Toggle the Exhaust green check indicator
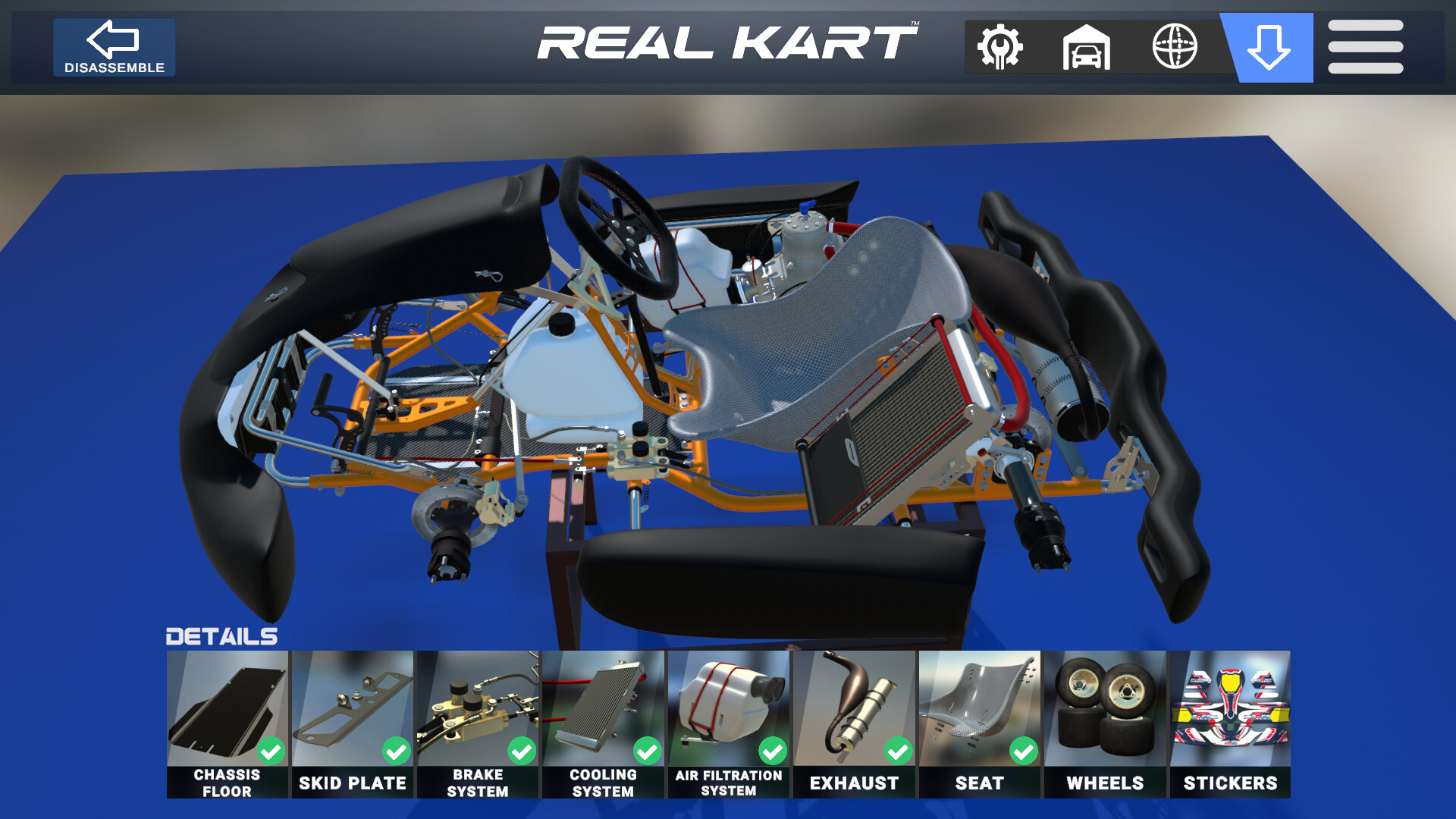This screenshot has height=819, width=1456. pos(899,752)
